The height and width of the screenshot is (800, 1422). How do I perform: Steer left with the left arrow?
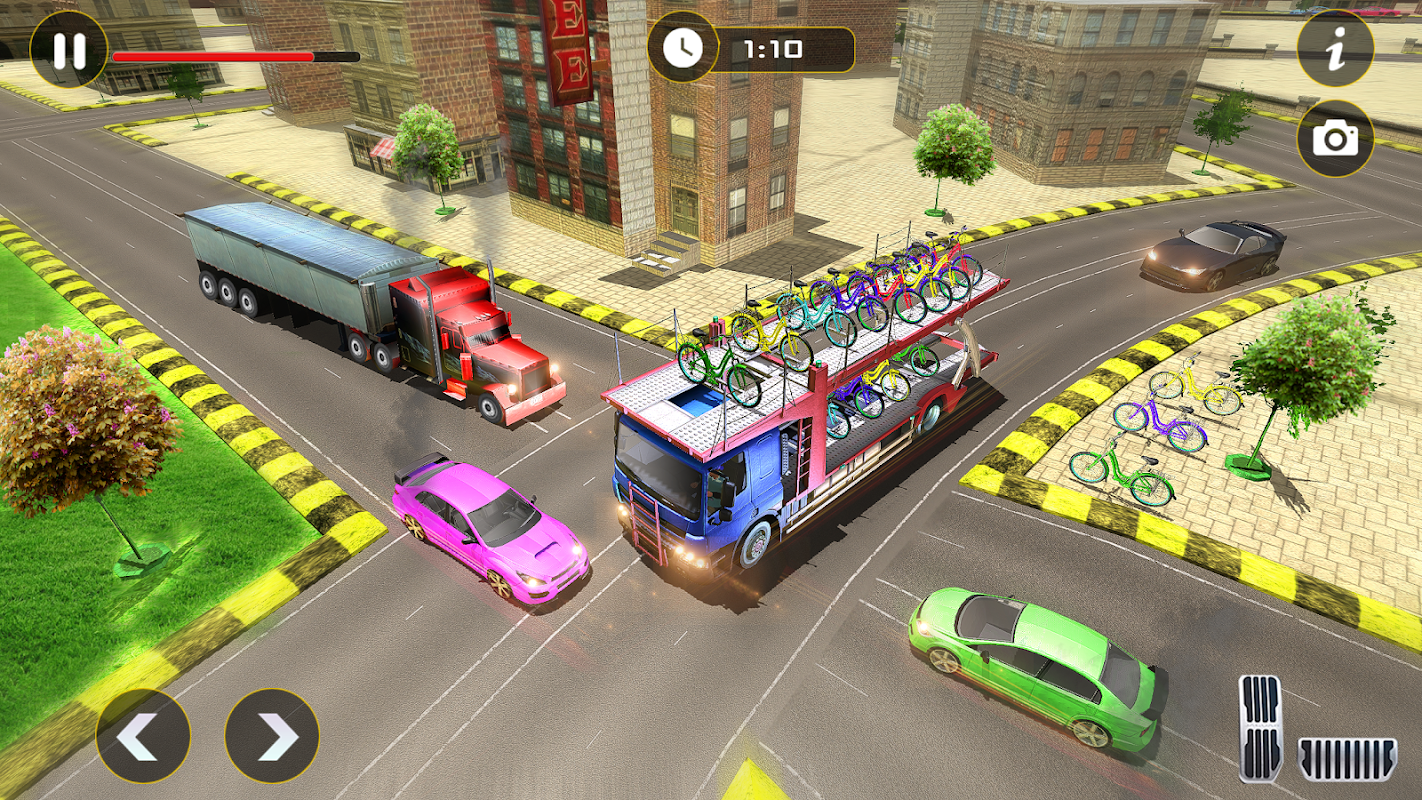143,735
